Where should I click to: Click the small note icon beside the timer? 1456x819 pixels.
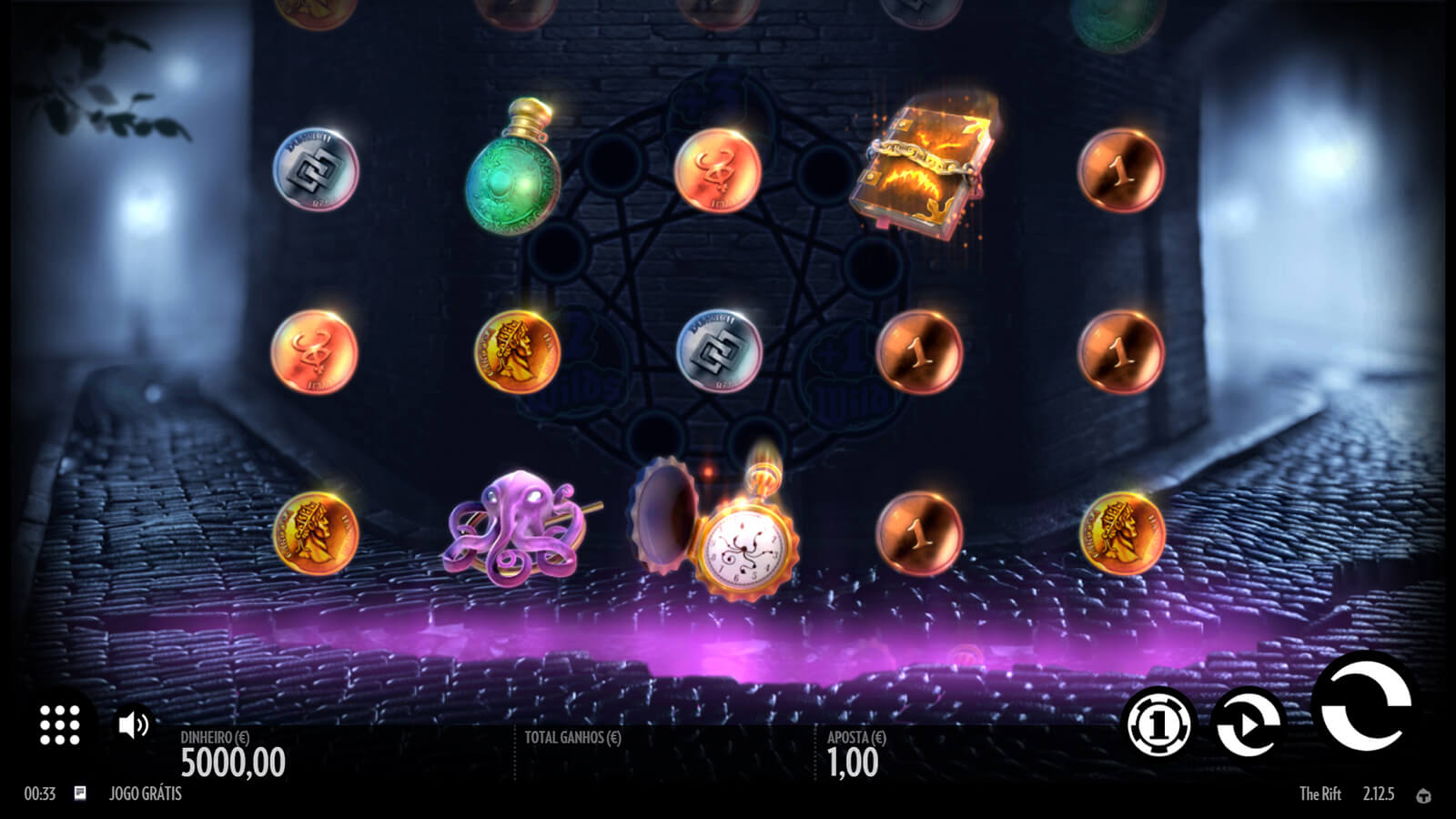[x=80, y=794]
